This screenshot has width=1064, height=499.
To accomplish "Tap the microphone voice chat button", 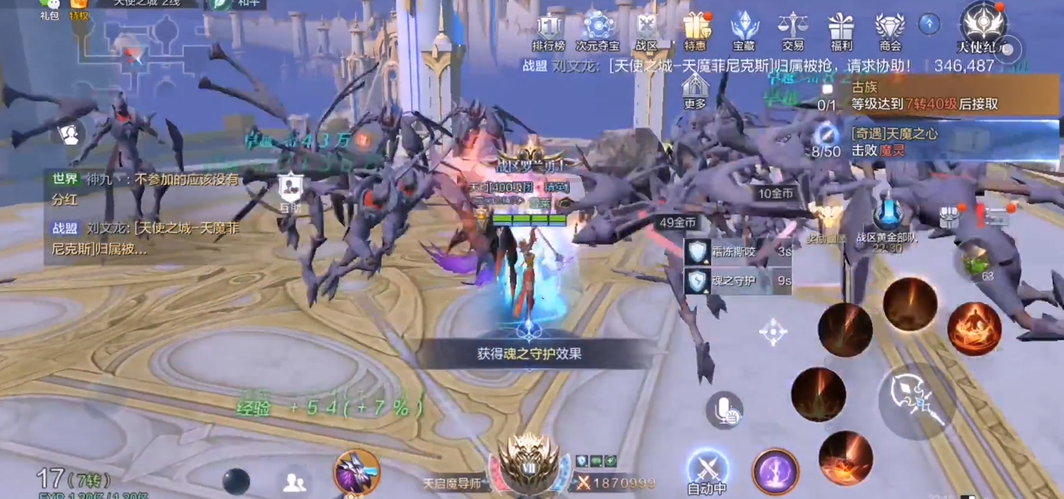I will (x=723, y=409).
